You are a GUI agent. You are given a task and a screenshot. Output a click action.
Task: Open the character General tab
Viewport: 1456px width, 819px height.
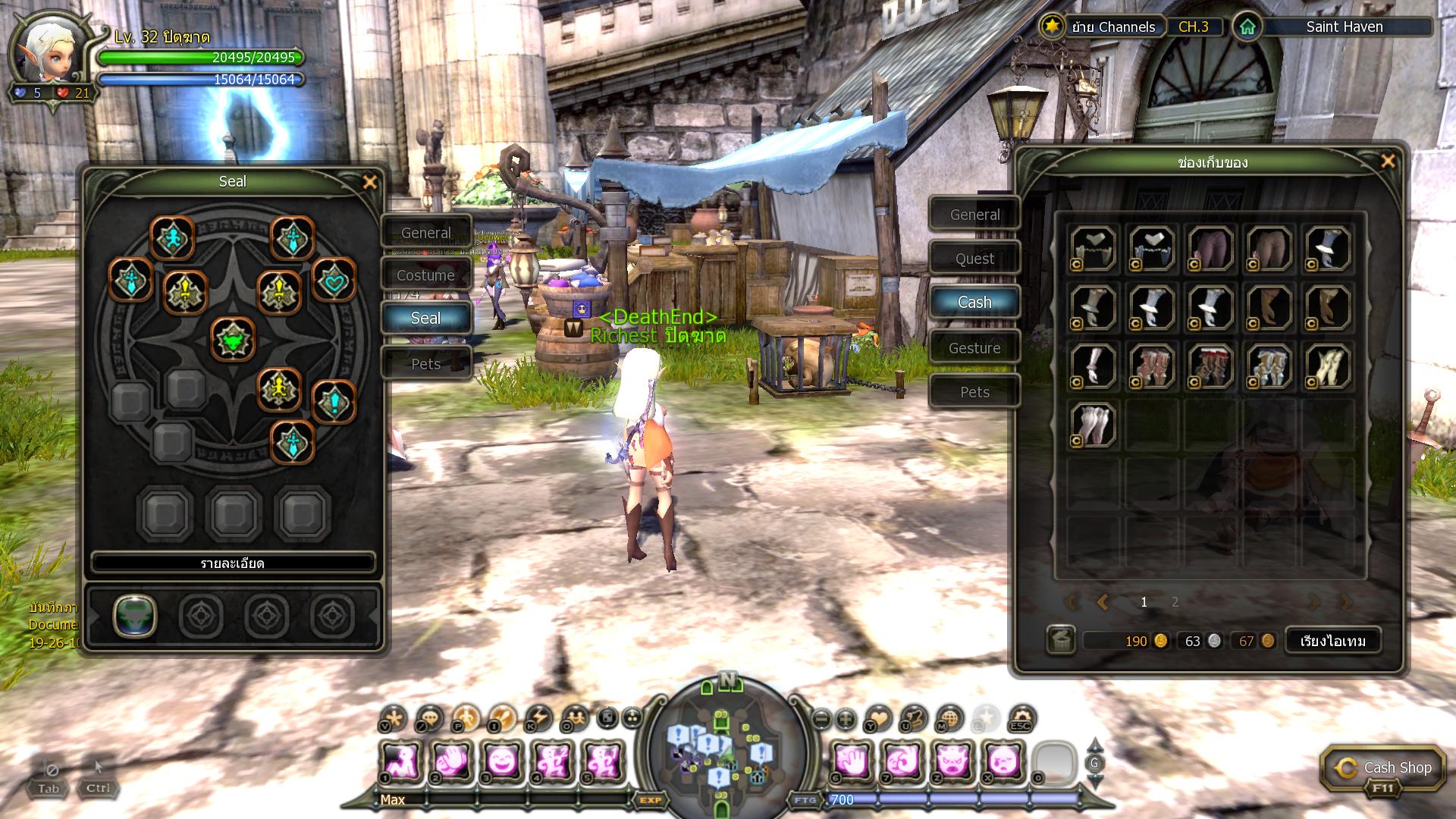point(425,233)
